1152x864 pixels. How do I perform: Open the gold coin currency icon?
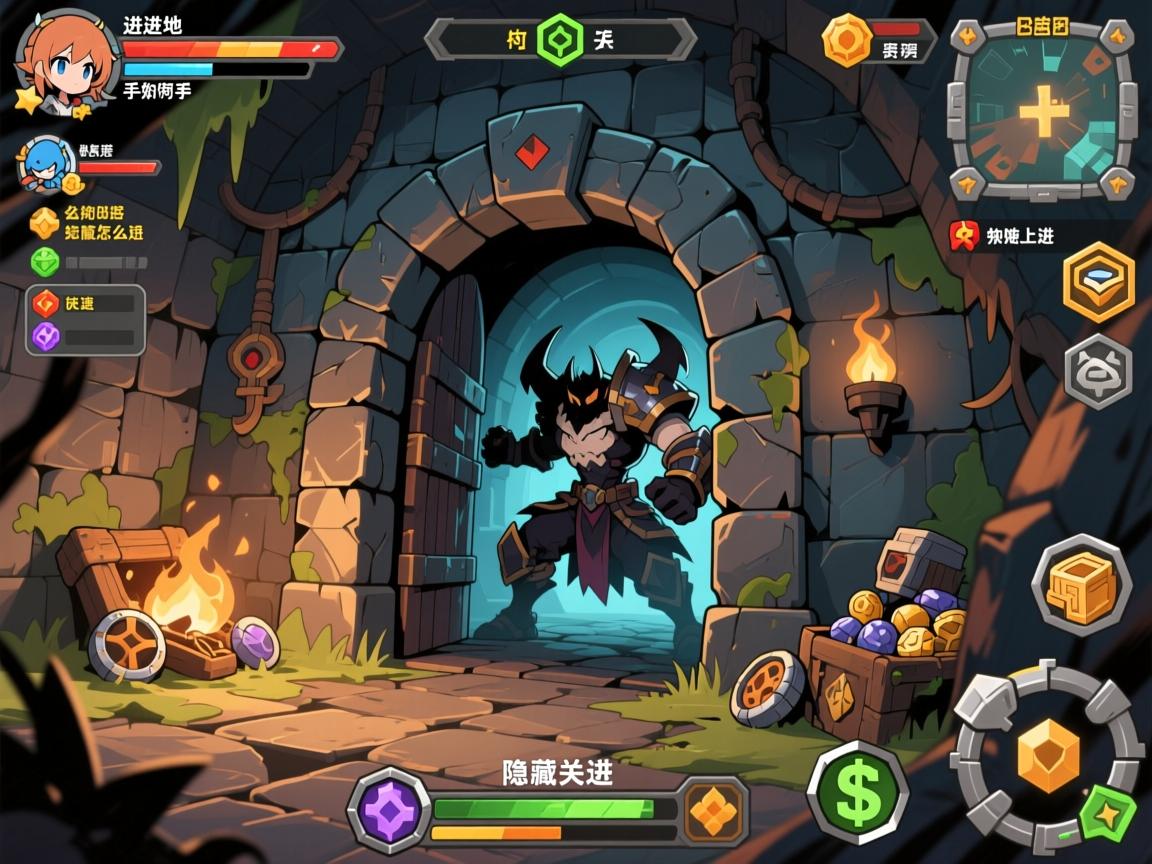pyautogui.click(x=847, y=41)
